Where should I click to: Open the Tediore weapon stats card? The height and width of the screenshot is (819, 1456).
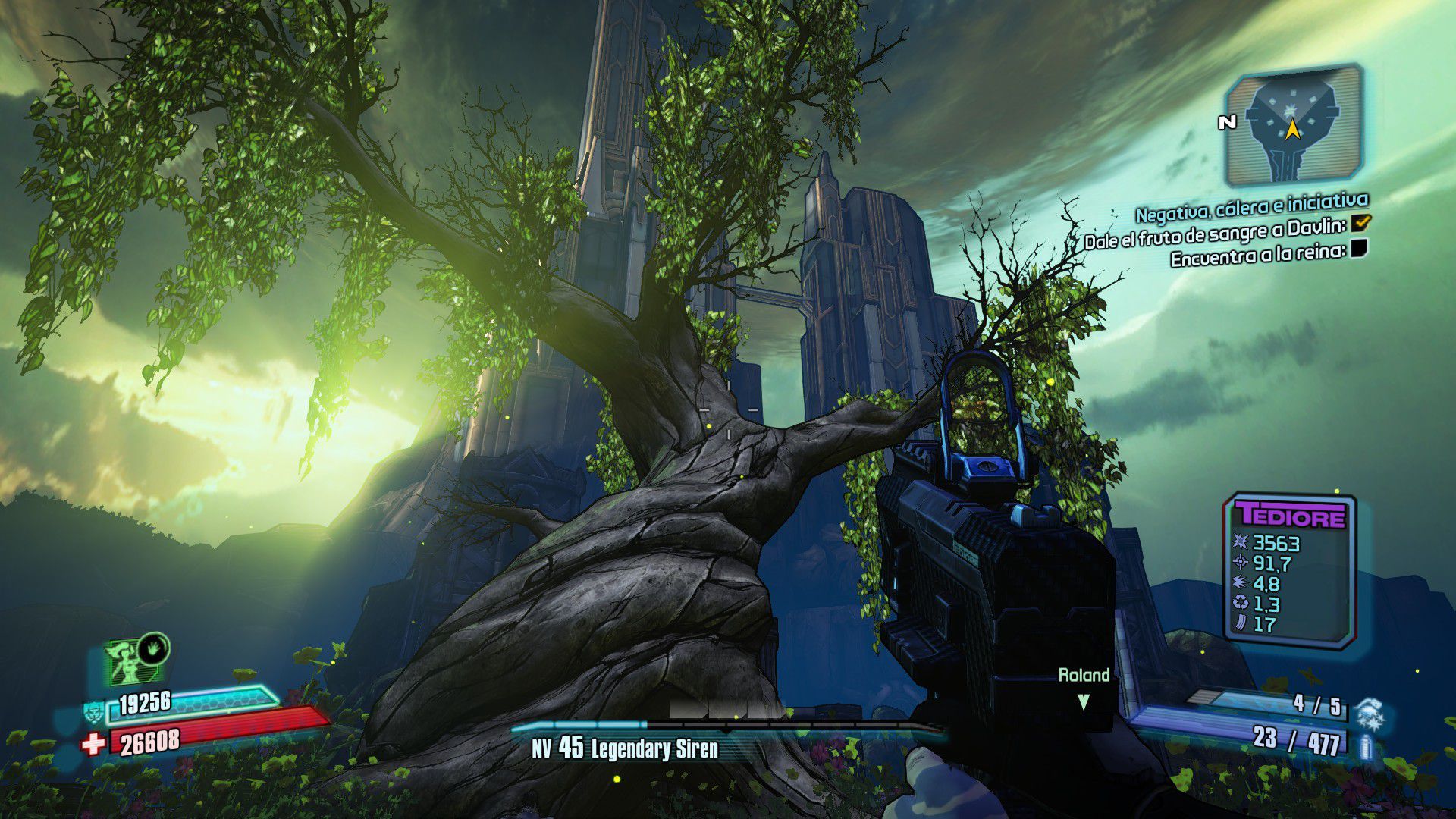click(x=1290, y=571)
